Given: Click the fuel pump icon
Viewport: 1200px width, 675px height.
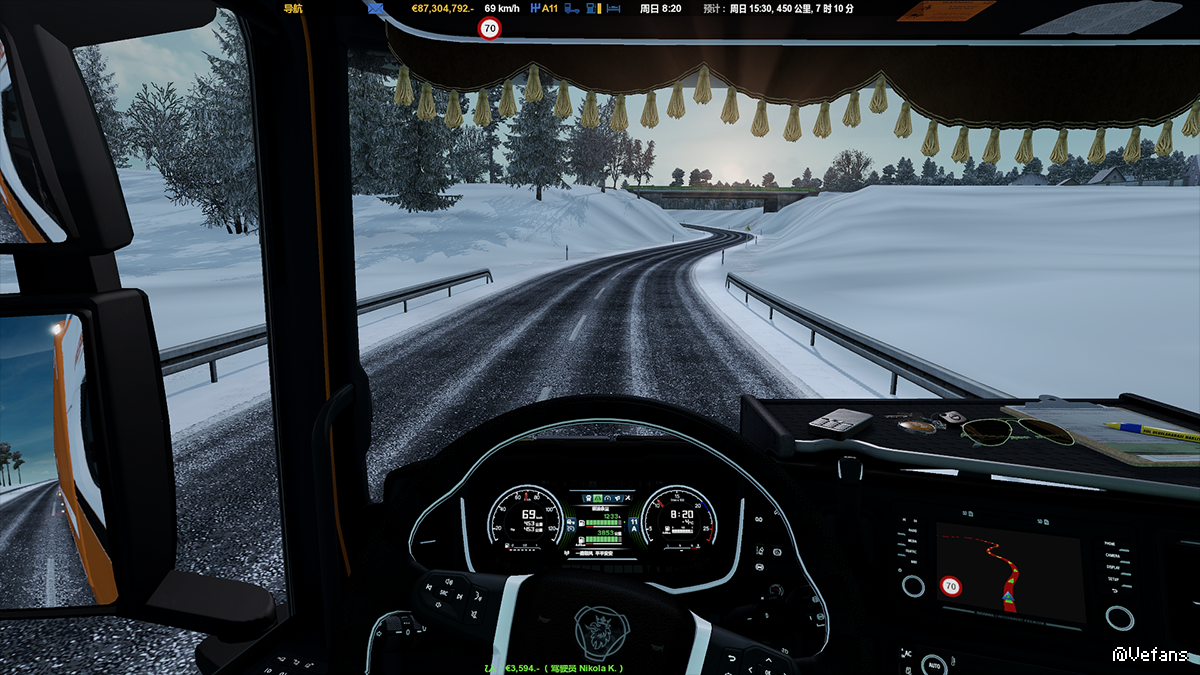Looking at the screenshot, I should point(593,8).
